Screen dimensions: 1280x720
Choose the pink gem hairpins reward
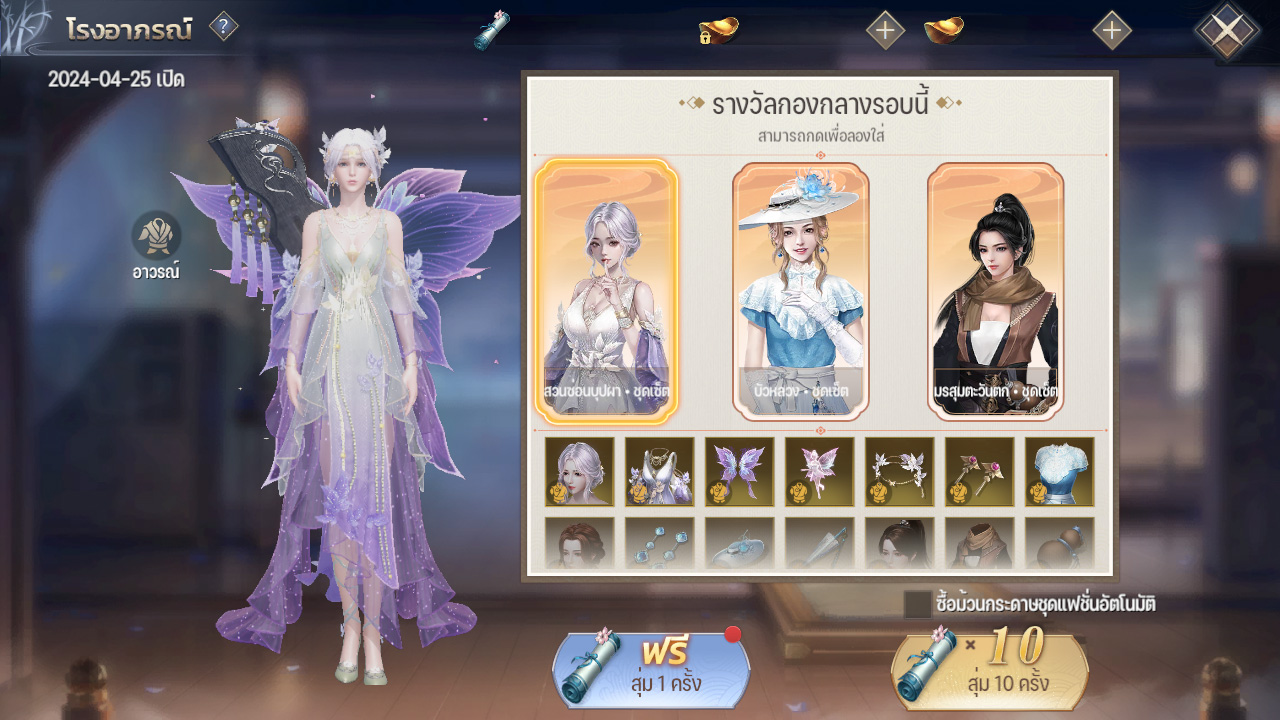tap(980, 471)
